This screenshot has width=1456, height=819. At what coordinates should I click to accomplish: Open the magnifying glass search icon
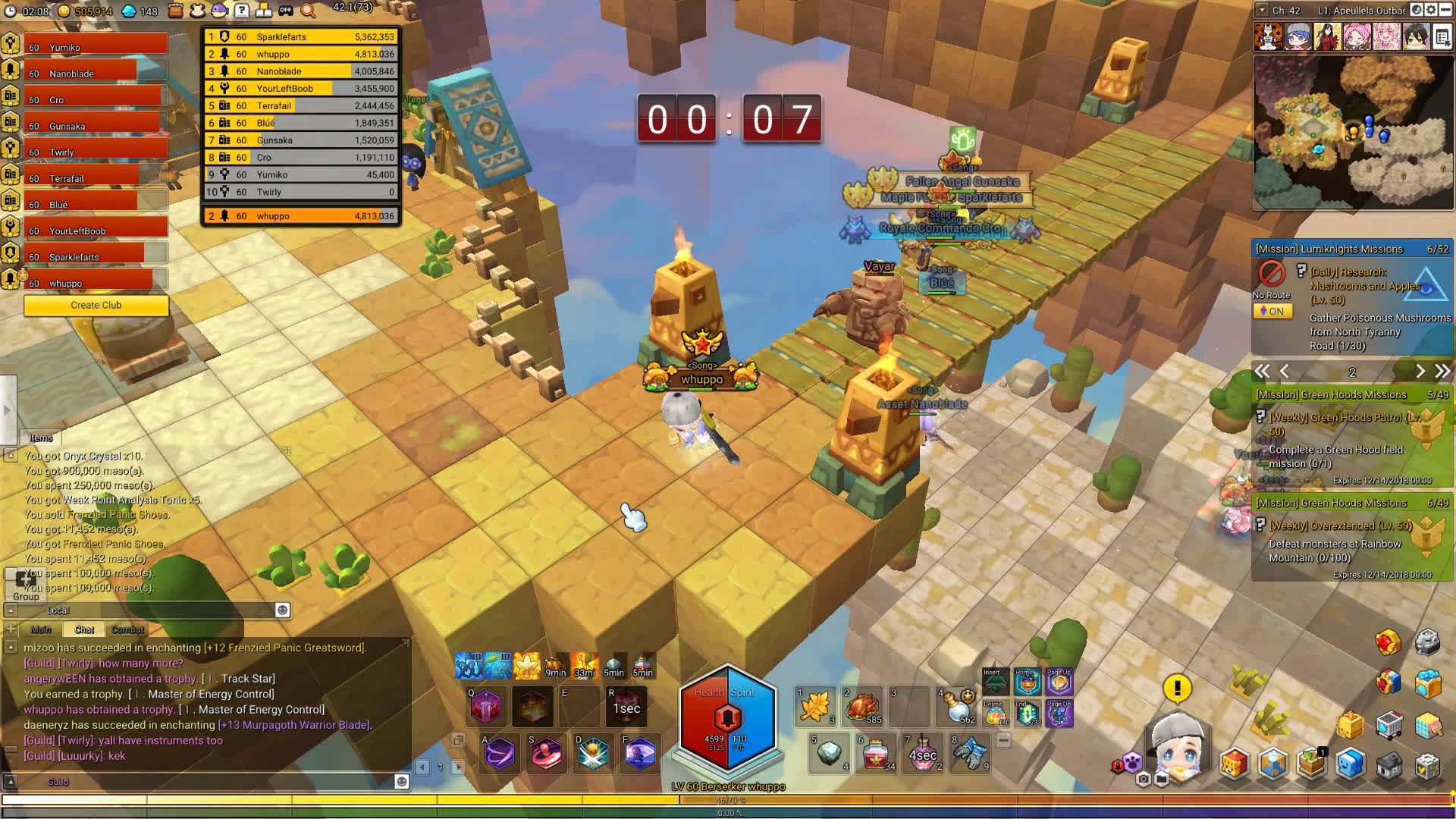tap(308, 11)
